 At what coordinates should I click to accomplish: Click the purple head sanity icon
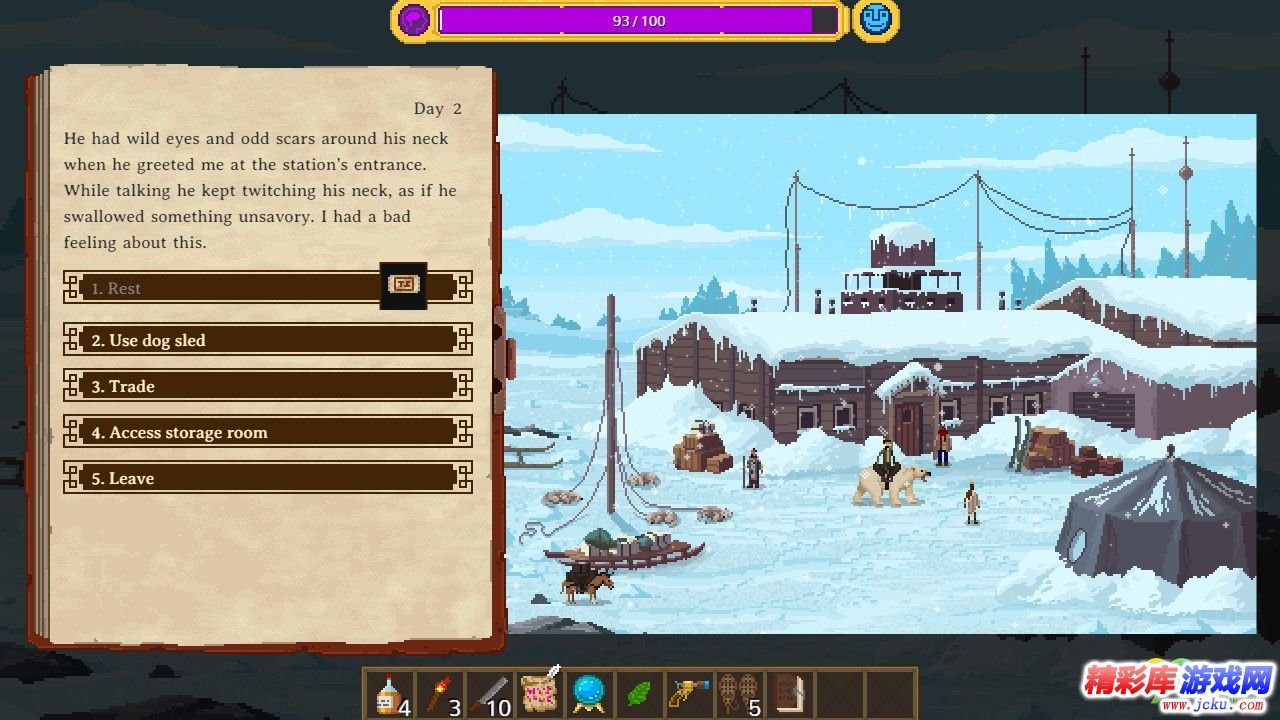(x=414, y=20)
